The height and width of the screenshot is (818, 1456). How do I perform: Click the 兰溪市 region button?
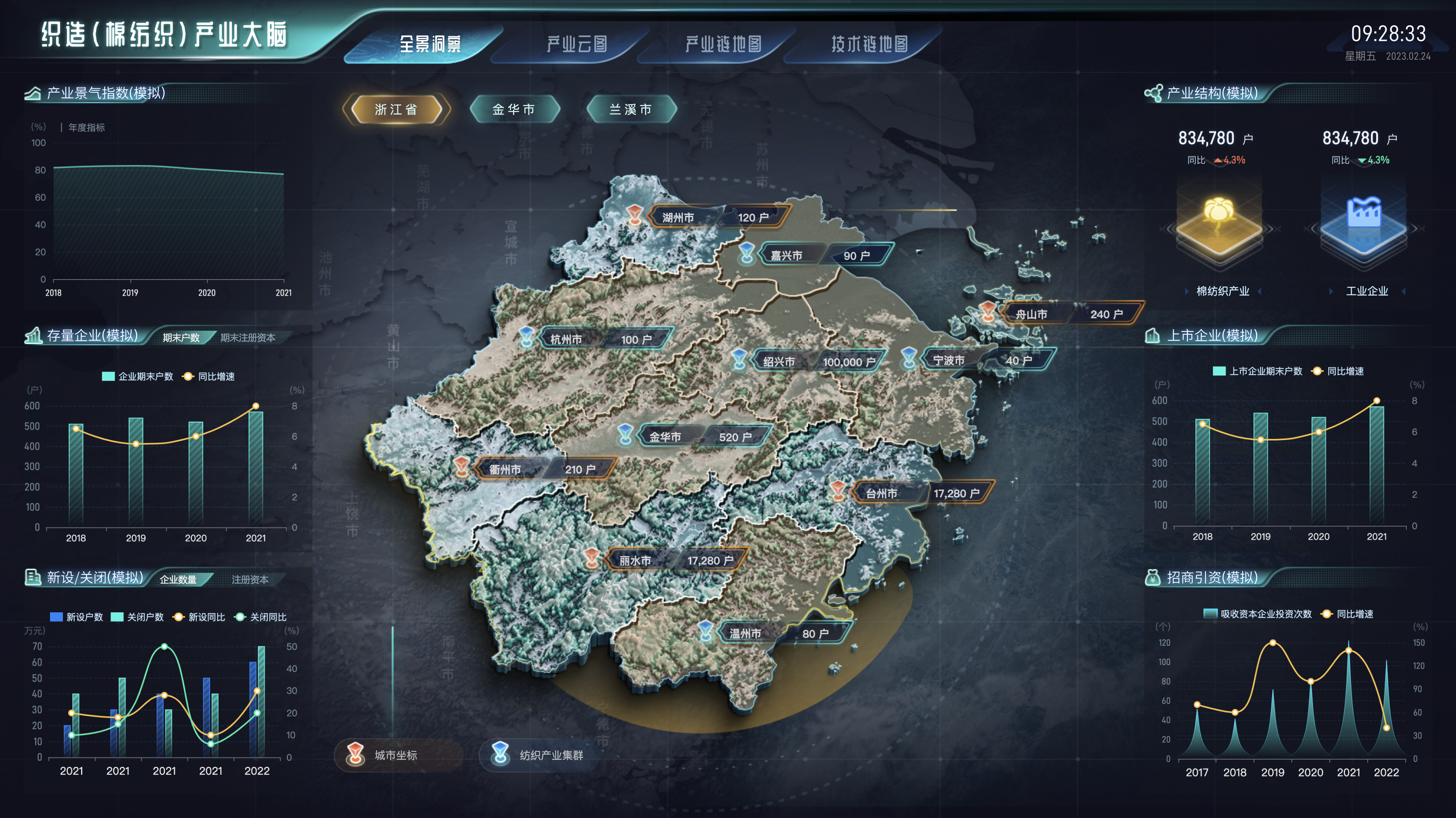coord(631,109)
